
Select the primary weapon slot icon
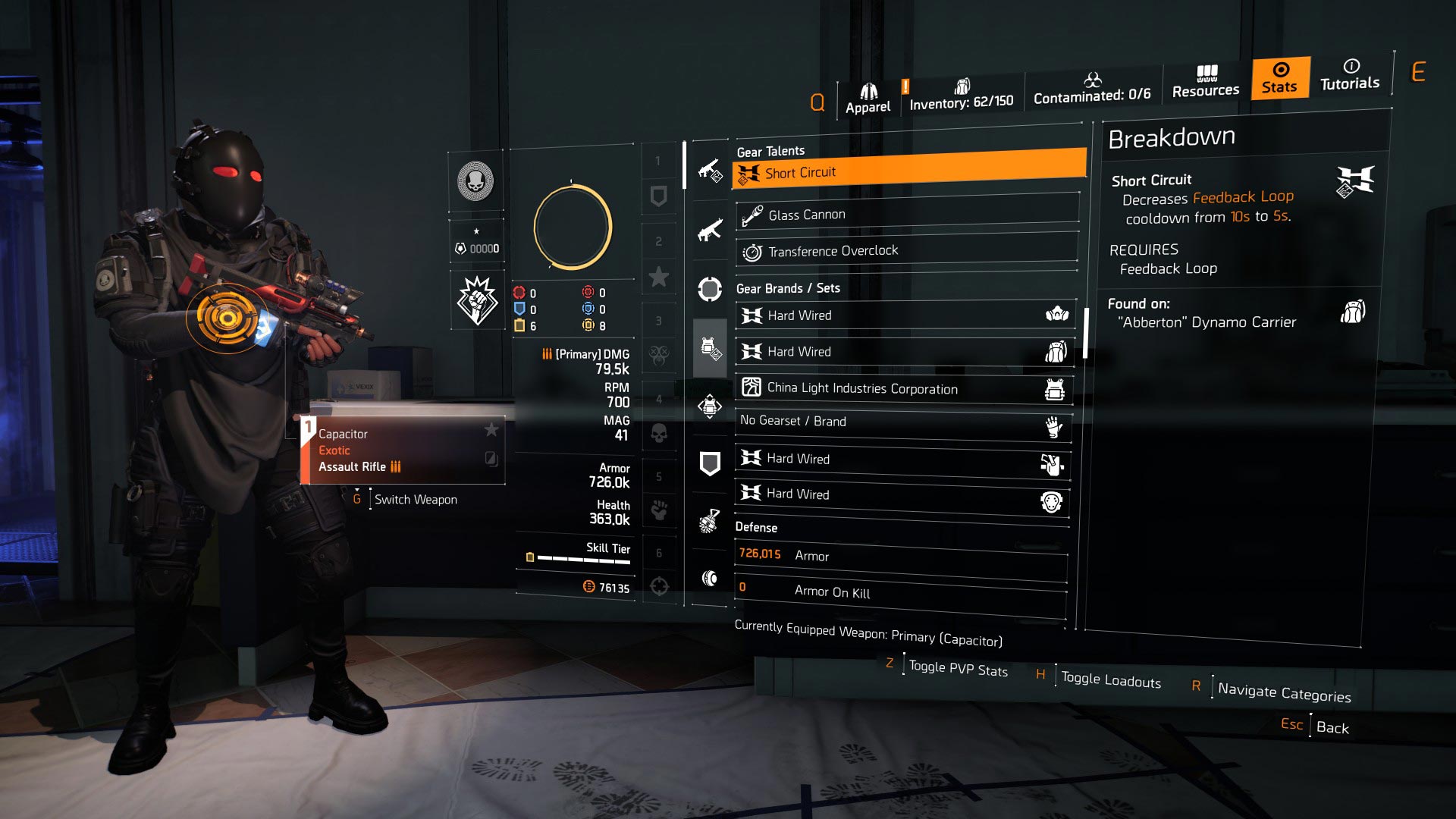coord(710,173)
